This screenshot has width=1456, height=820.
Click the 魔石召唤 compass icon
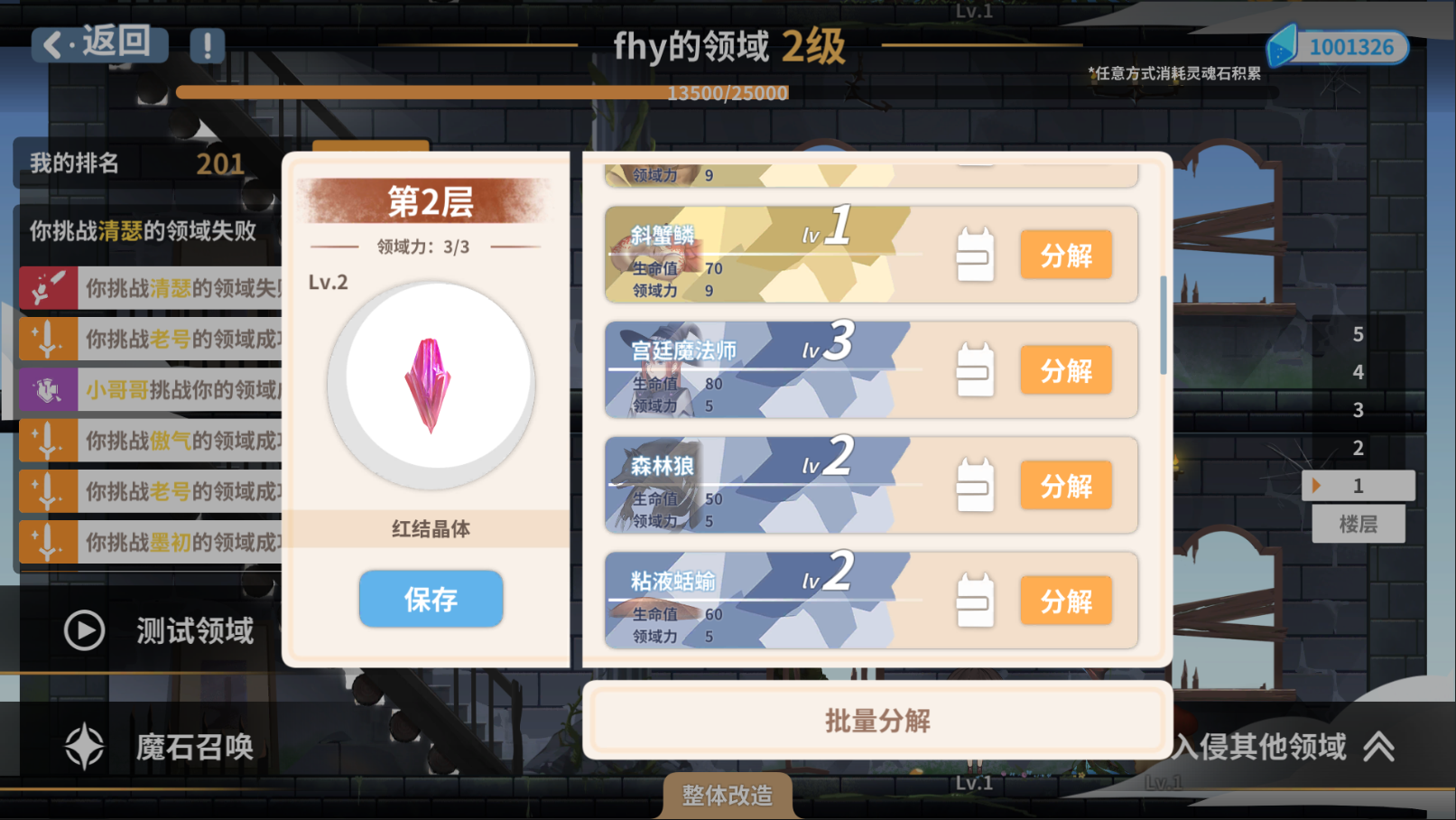(x=82, y=746)
